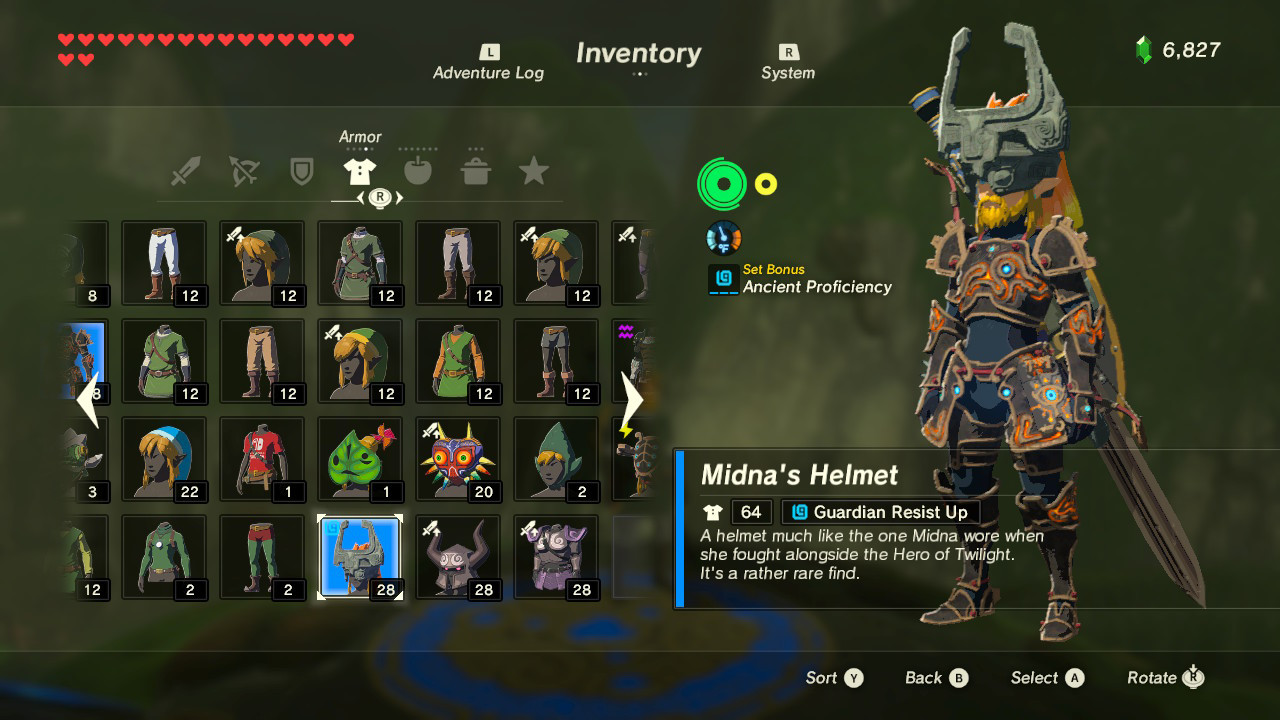Switch to the shields category icon

[x=303, y=170]
